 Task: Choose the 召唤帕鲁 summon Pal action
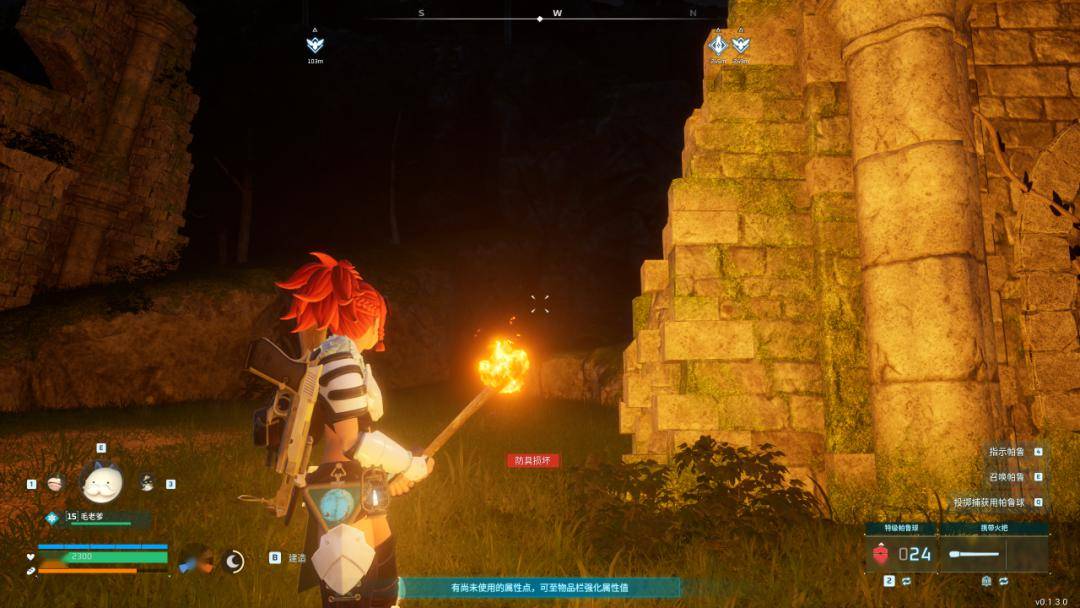[x=1007, y=477]
